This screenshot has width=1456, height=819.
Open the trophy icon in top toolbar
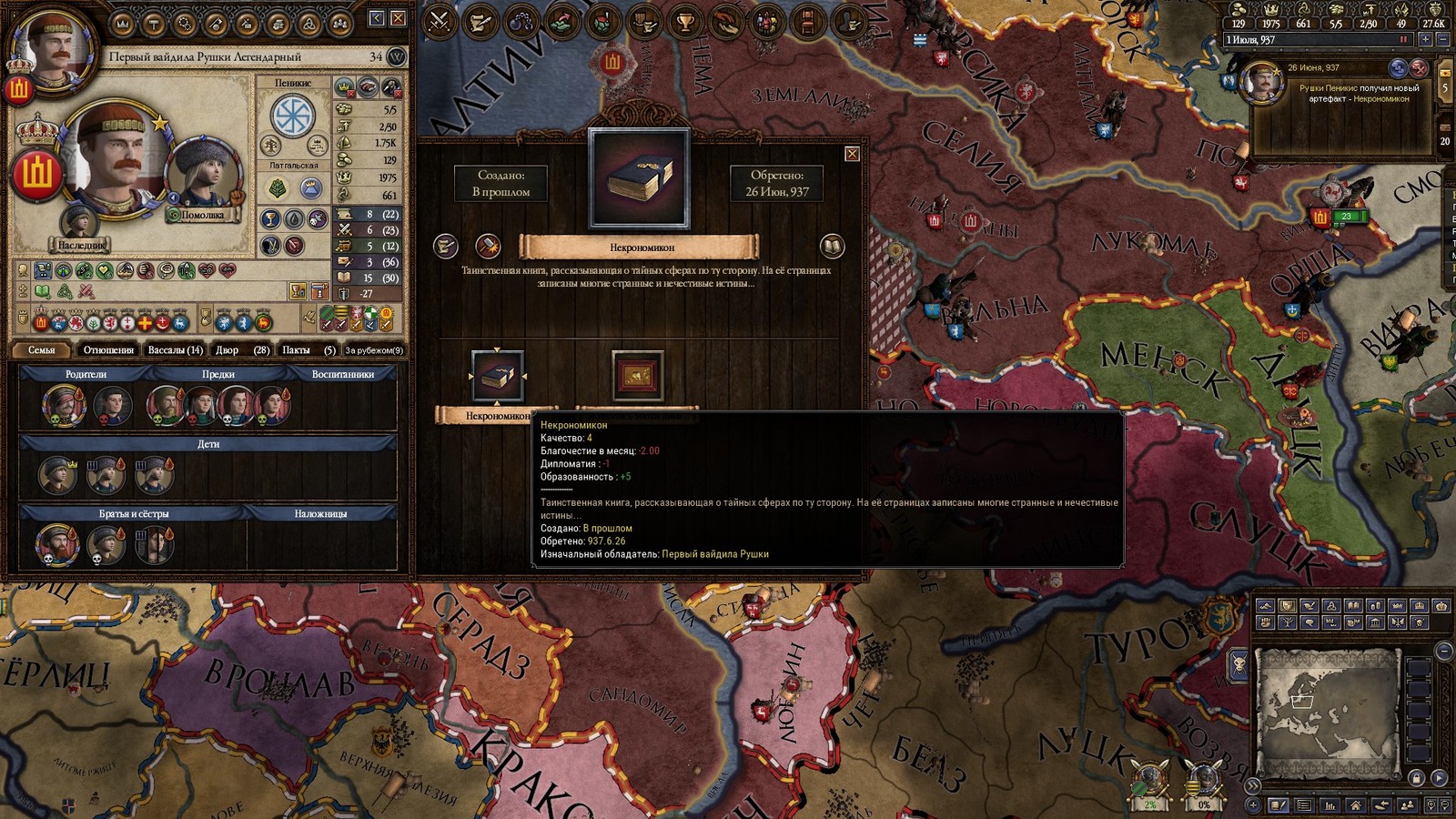[x=684, y=22]
